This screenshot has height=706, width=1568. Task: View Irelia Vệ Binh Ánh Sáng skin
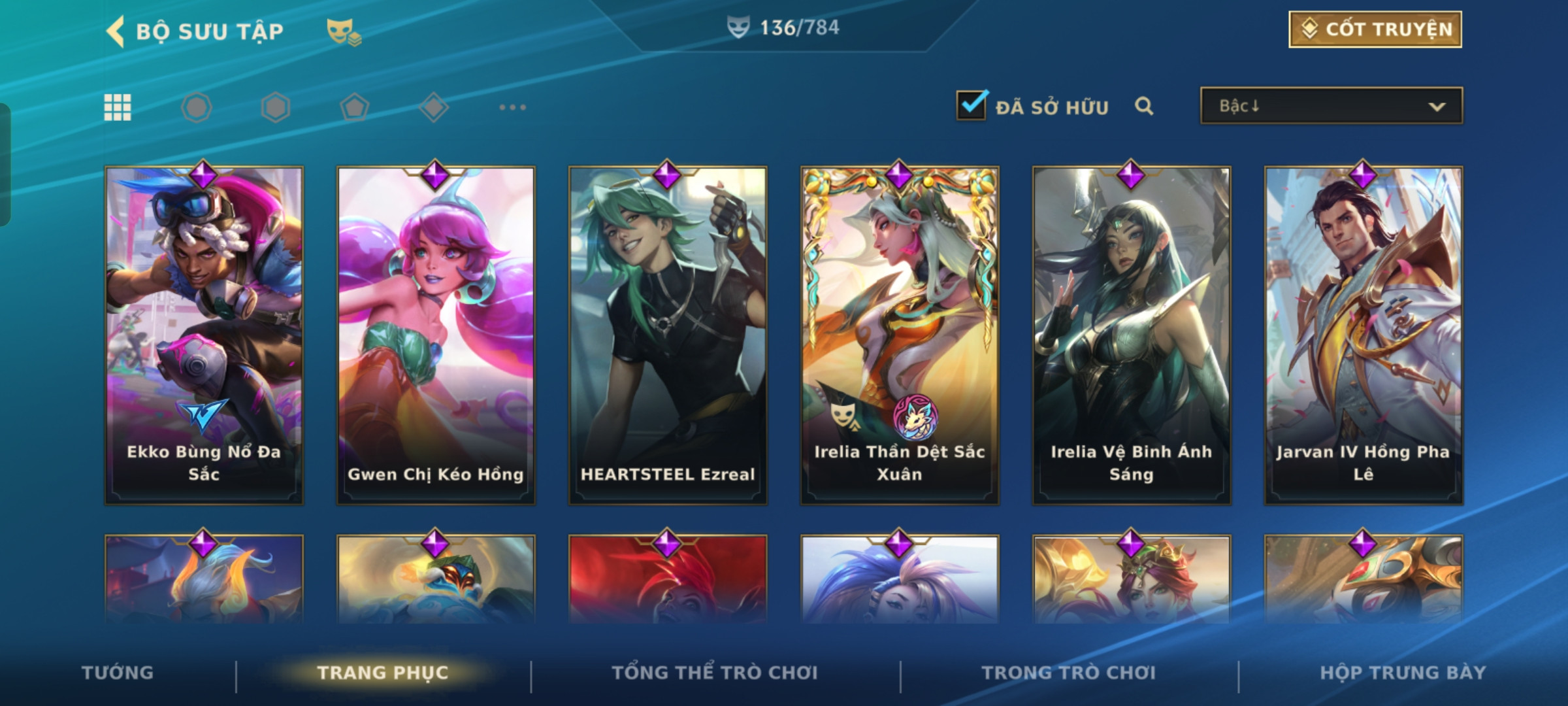click(x=1132, y=335)
